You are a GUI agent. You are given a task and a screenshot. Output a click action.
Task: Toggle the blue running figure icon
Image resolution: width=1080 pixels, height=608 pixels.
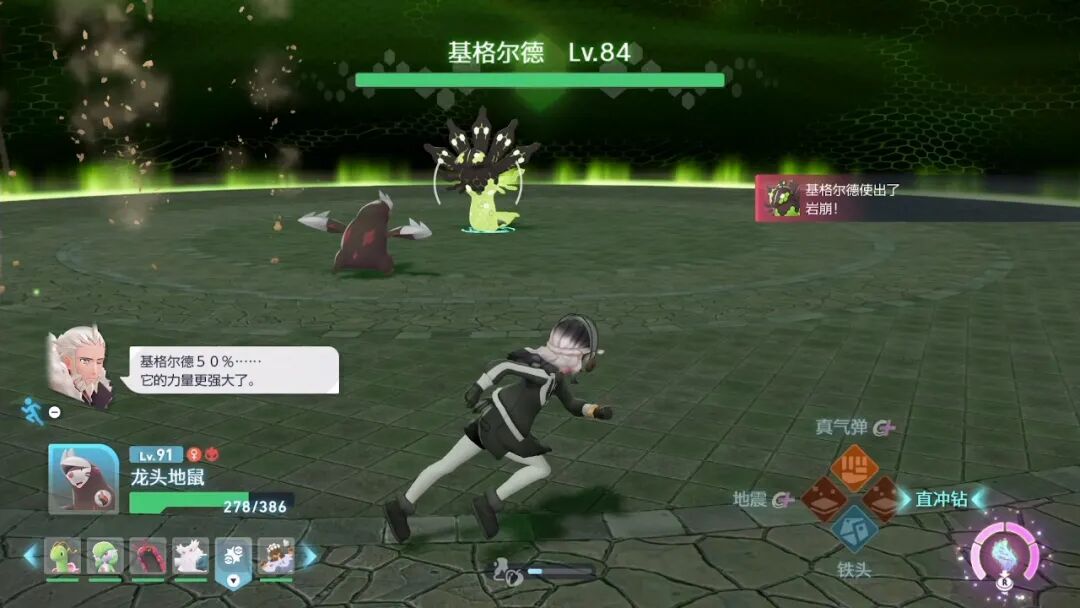[33, 410]
